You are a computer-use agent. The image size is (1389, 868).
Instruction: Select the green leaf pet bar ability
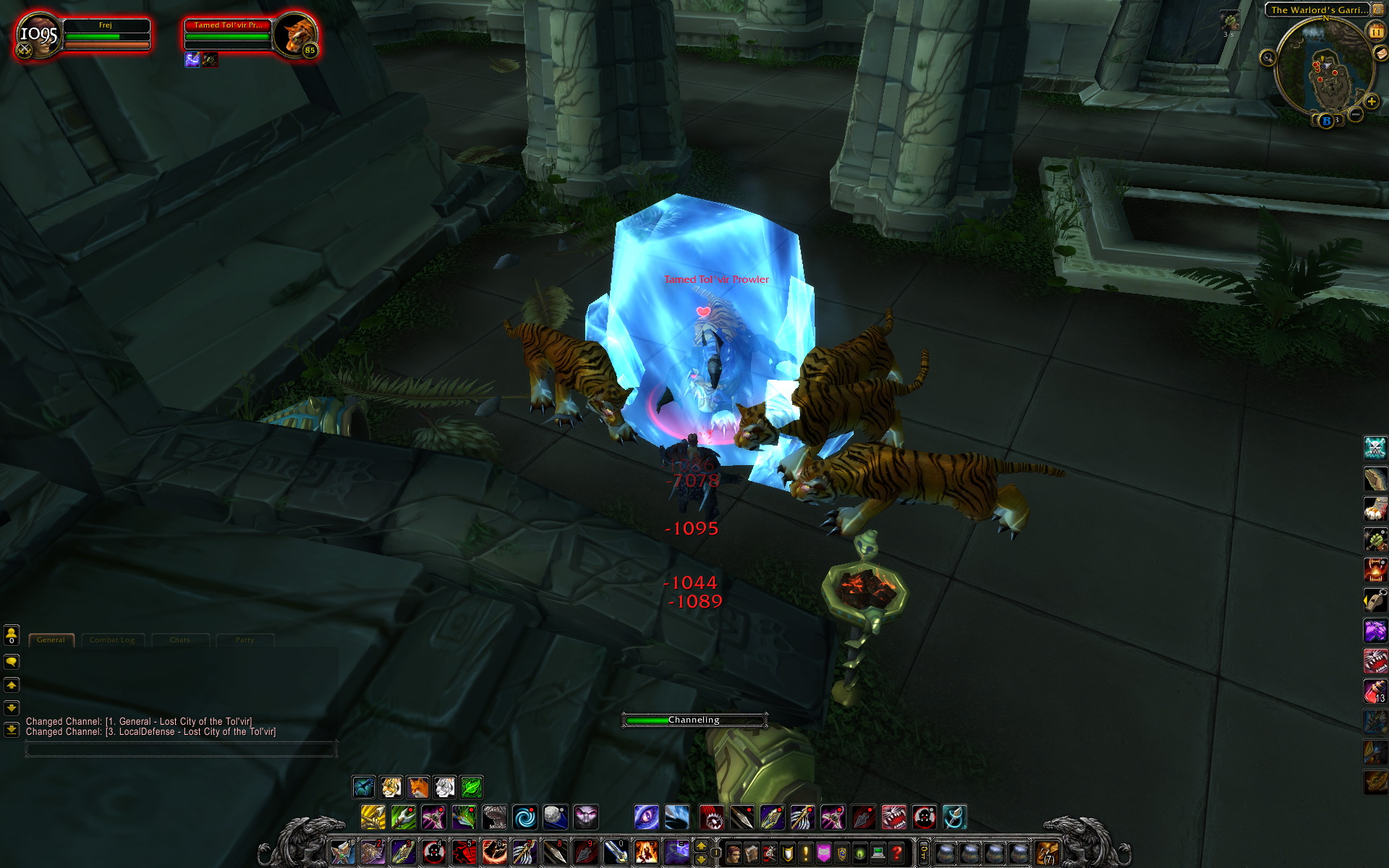[471, 787]
